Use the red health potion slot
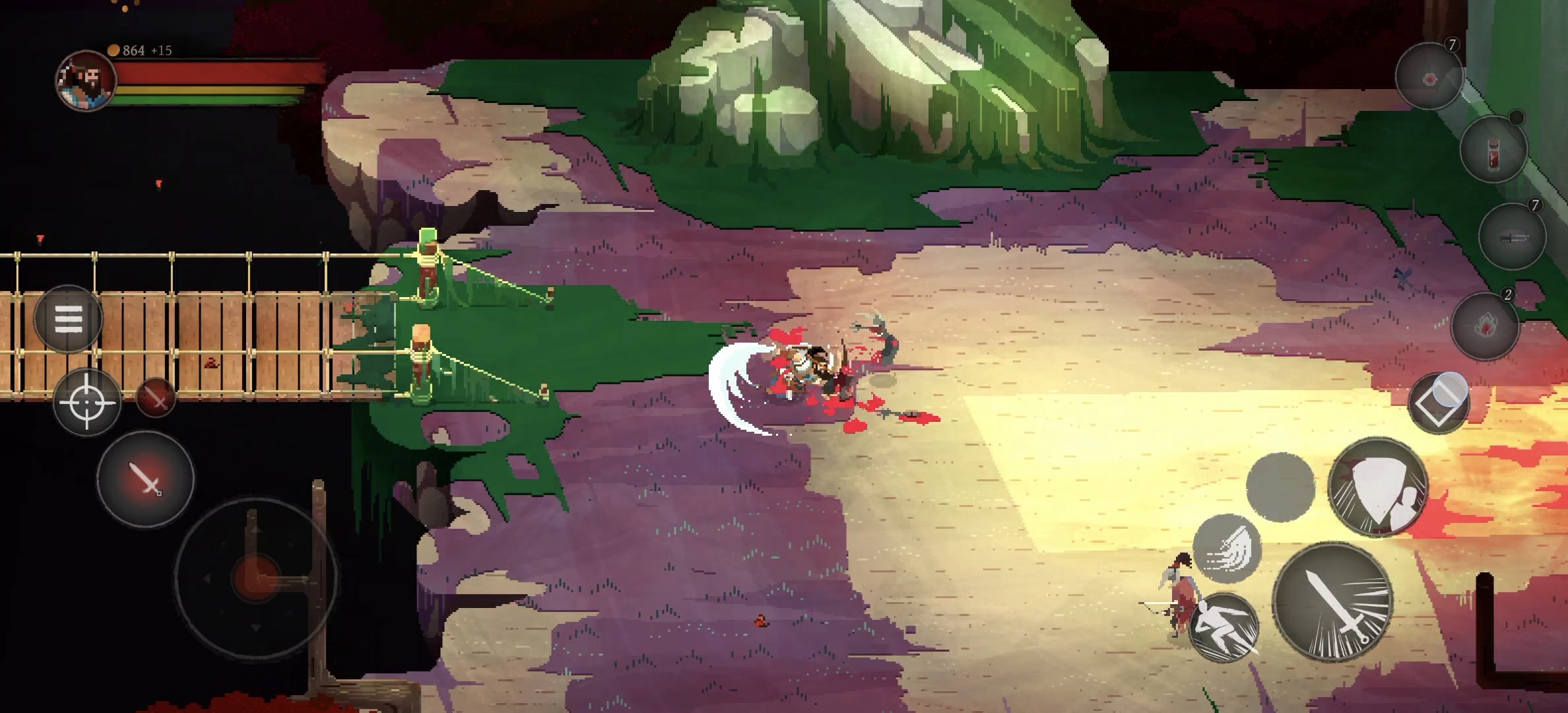 point(1493,150)
